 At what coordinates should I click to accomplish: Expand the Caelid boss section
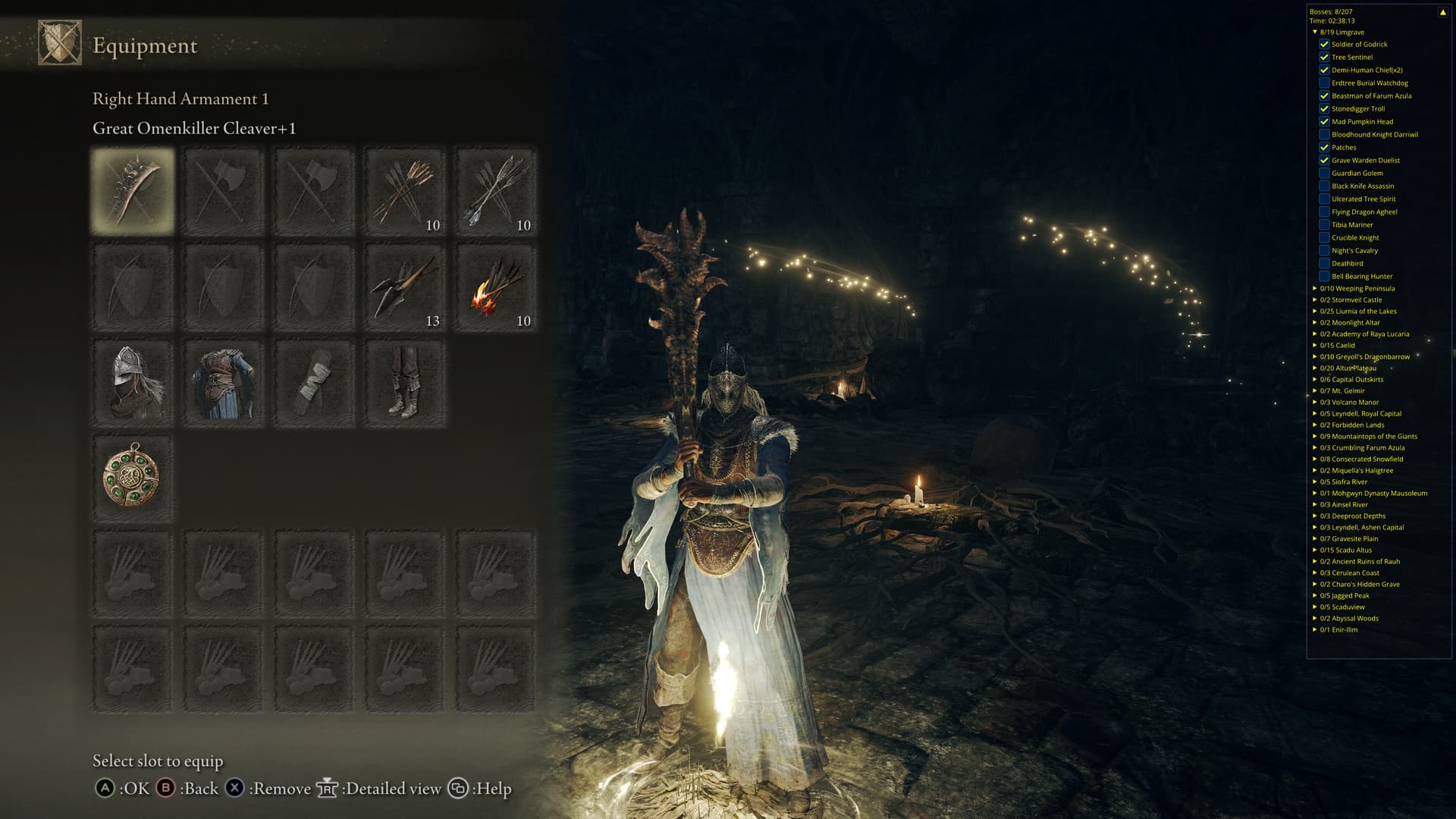pyautogui.click(x=1315, y=345)
